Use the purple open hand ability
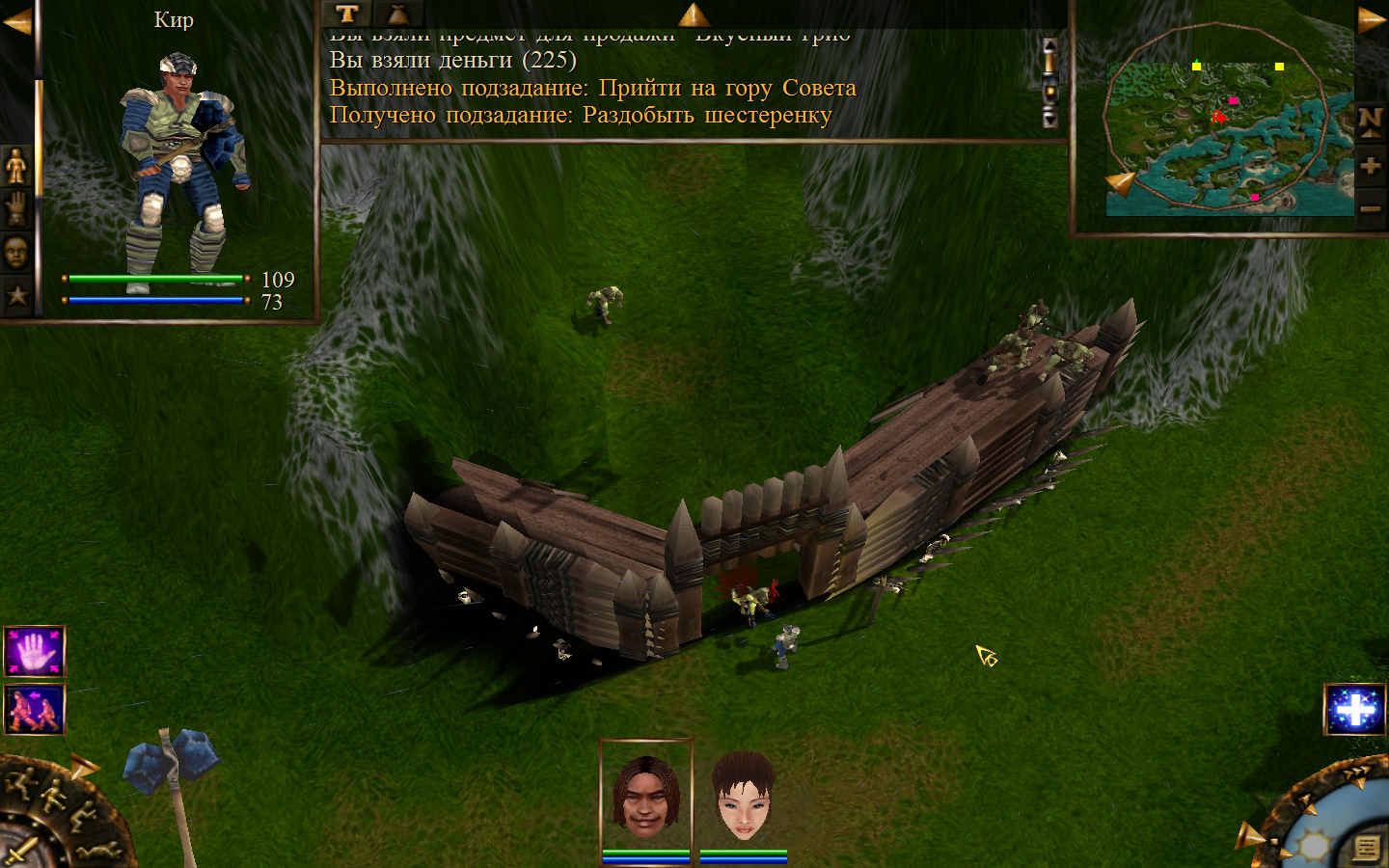 point(35,652)
